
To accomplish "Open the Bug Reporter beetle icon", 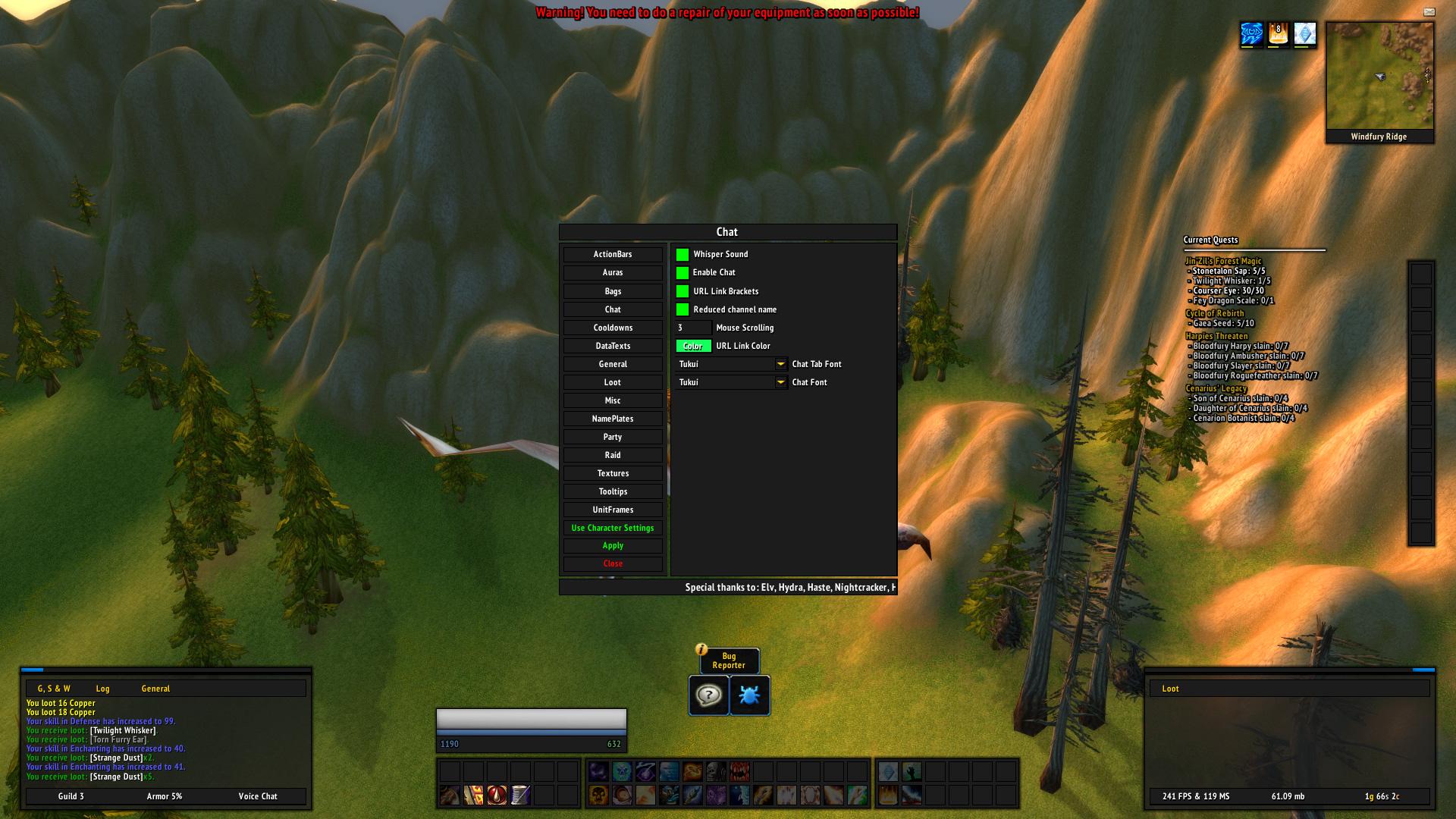I will coord(749,695).
